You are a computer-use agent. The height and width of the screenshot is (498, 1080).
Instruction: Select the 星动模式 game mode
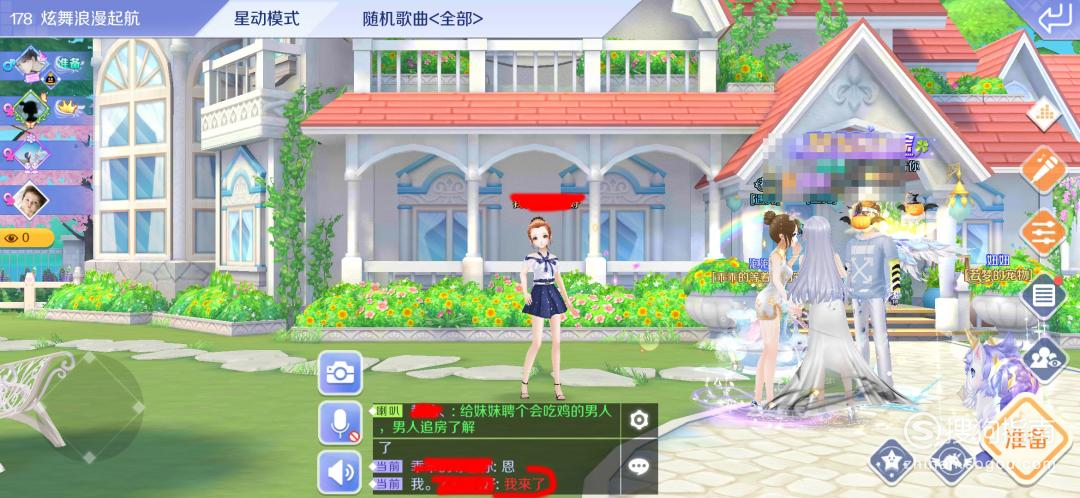[266, 19]
